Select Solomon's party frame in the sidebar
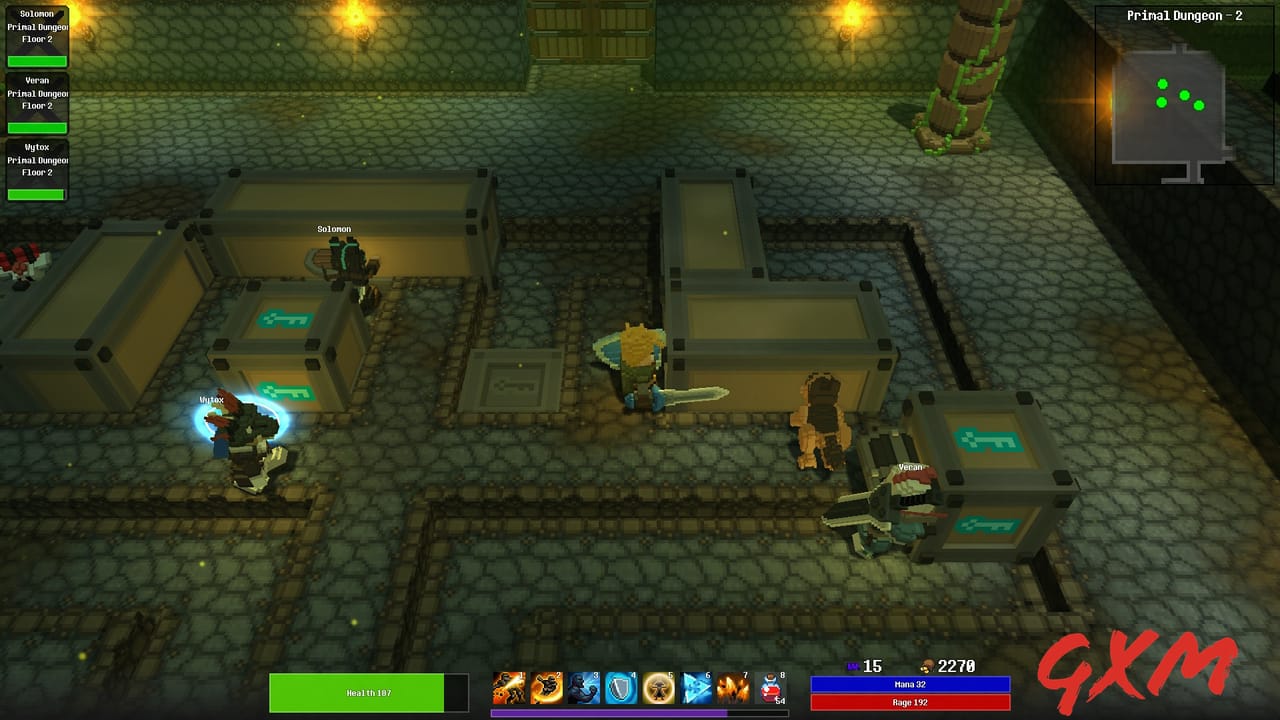This screenshot has height=720, width=1280. pos(37,35)
